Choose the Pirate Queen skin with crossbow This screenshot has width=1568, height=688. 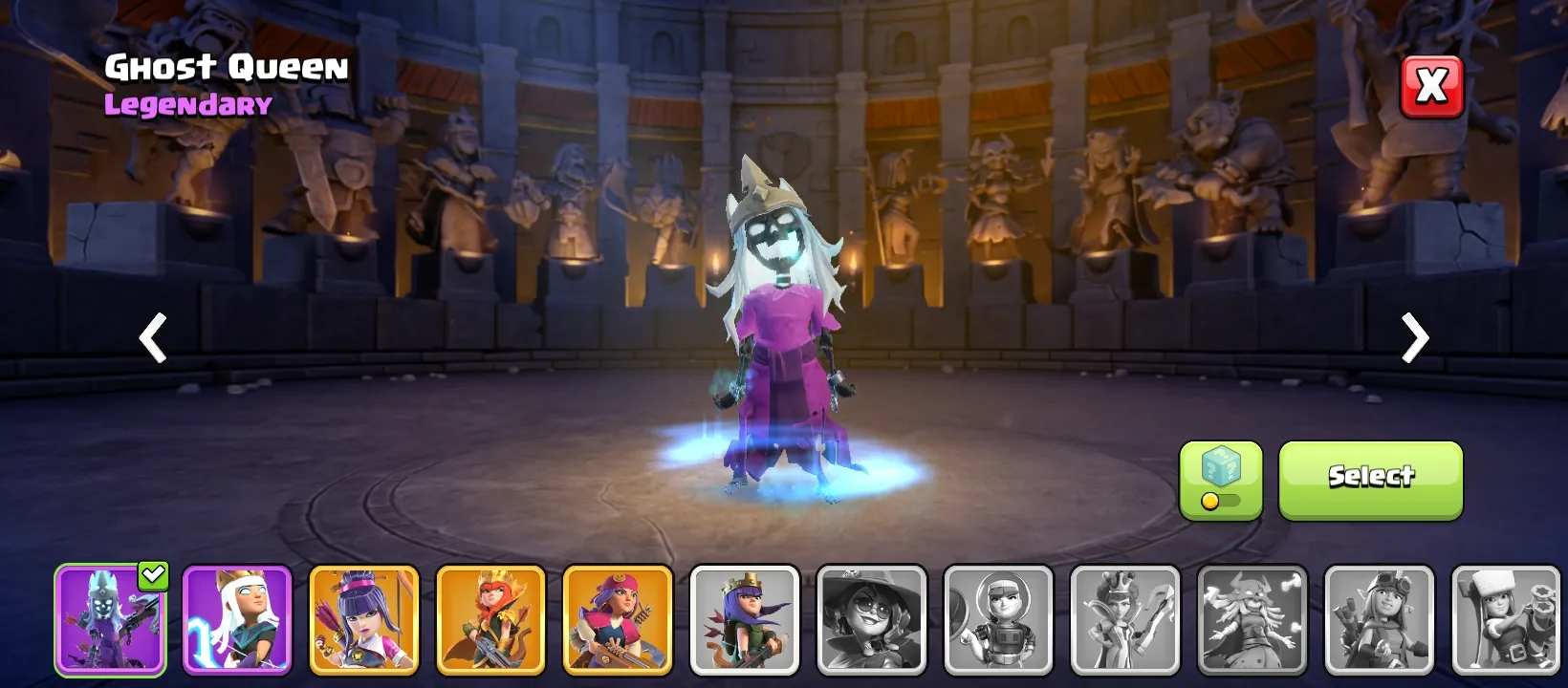(x=617, y=621)
